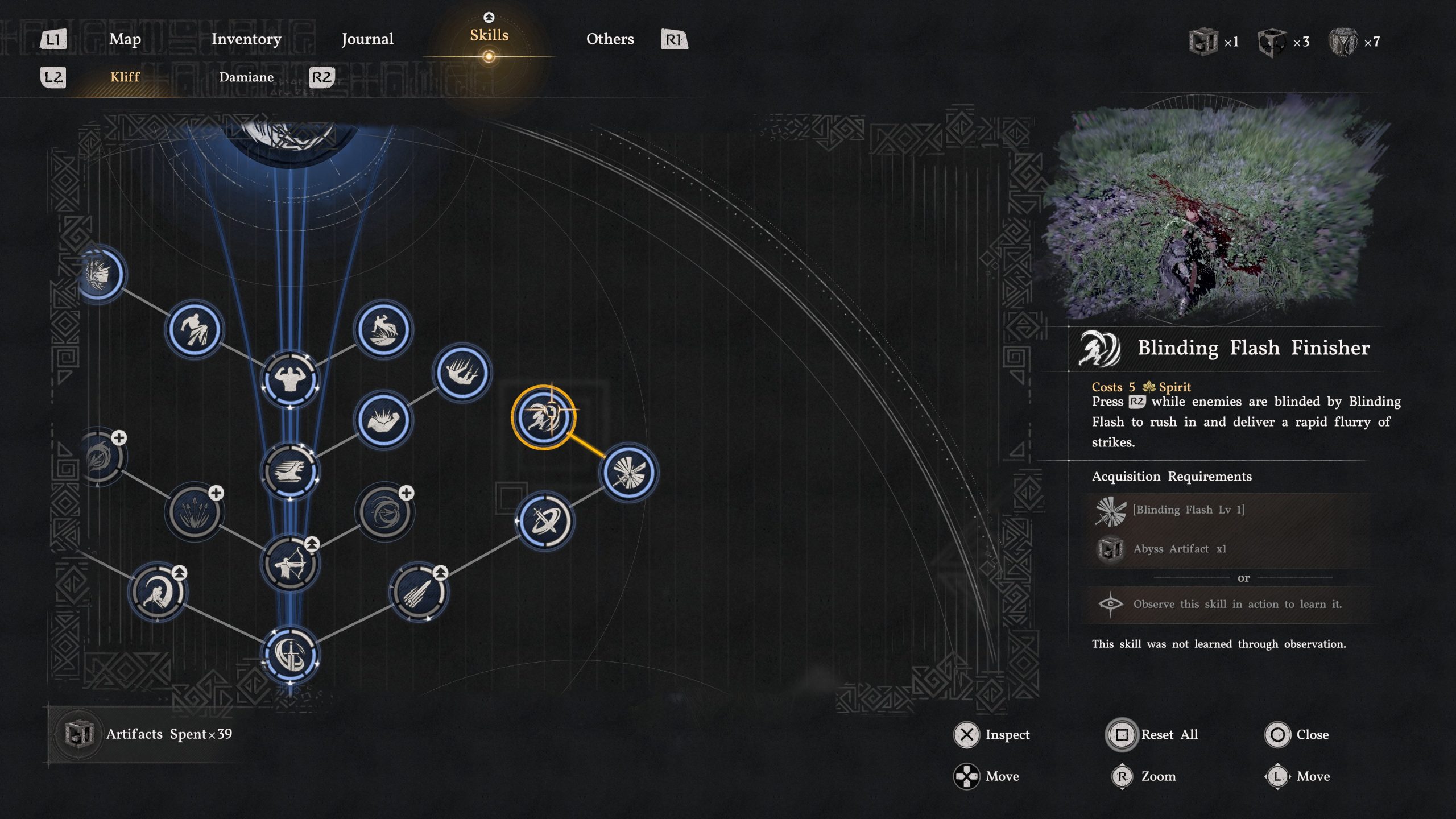The width and height of the screenshot is (1456, 819).
Task: Open the Inventory tab
Action: tap(245, 39)
